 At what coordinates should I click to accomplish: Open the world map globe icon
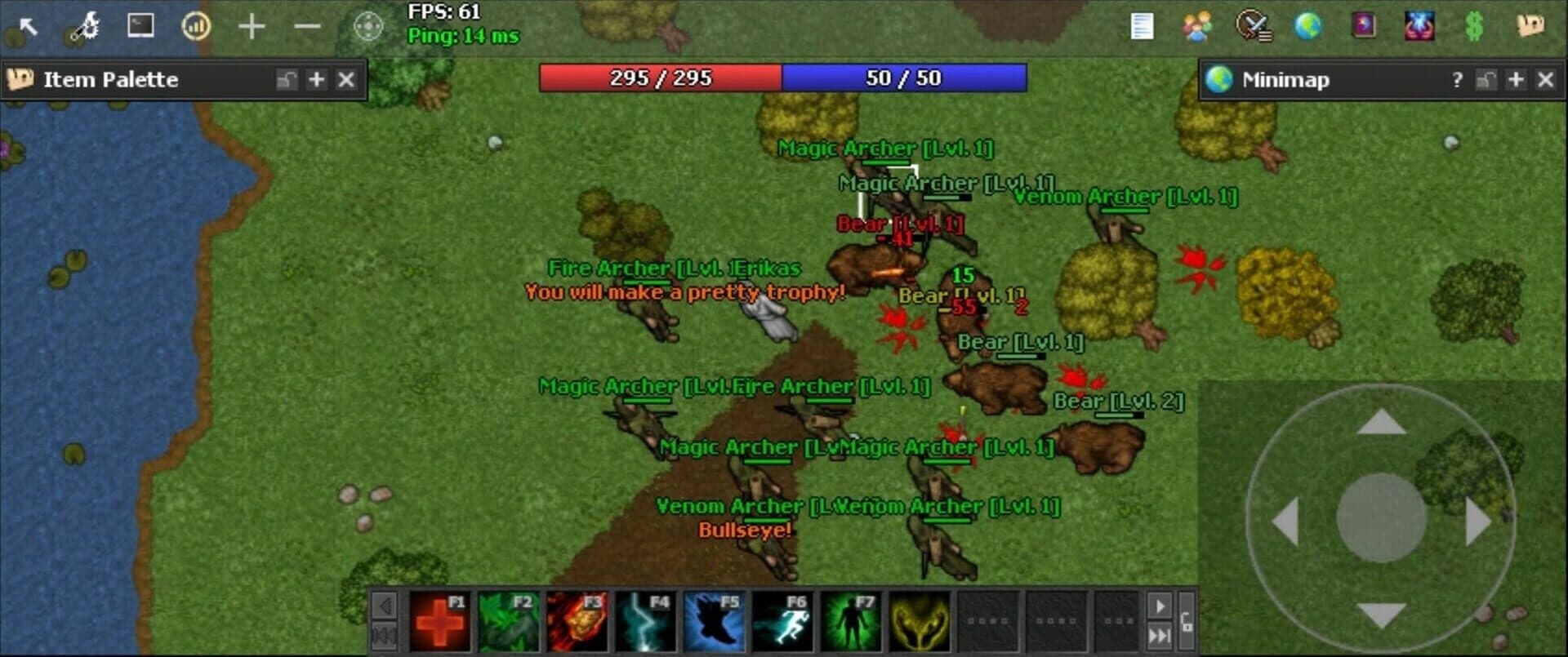(1310, 27)
